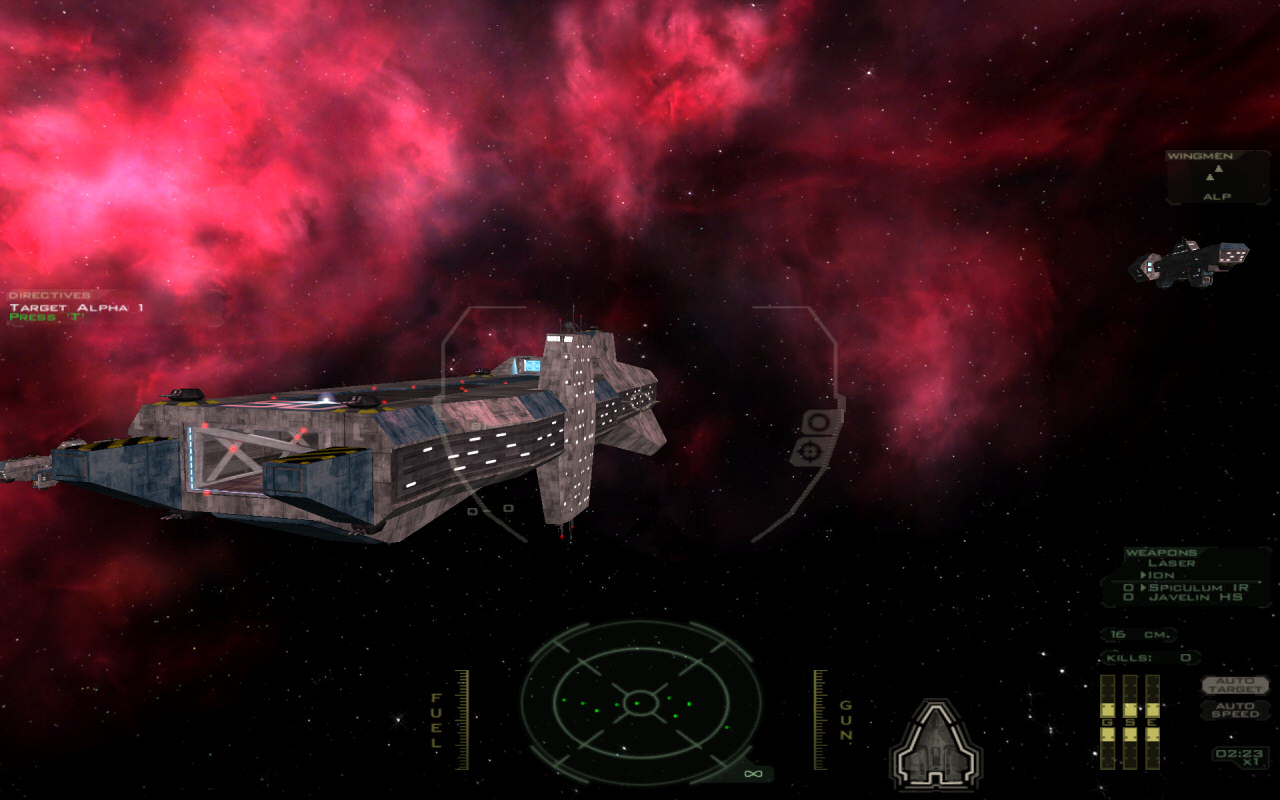The image size is (1280, 800).
Task: Adjust the G energy level bar
Action: pos(1108,722)
